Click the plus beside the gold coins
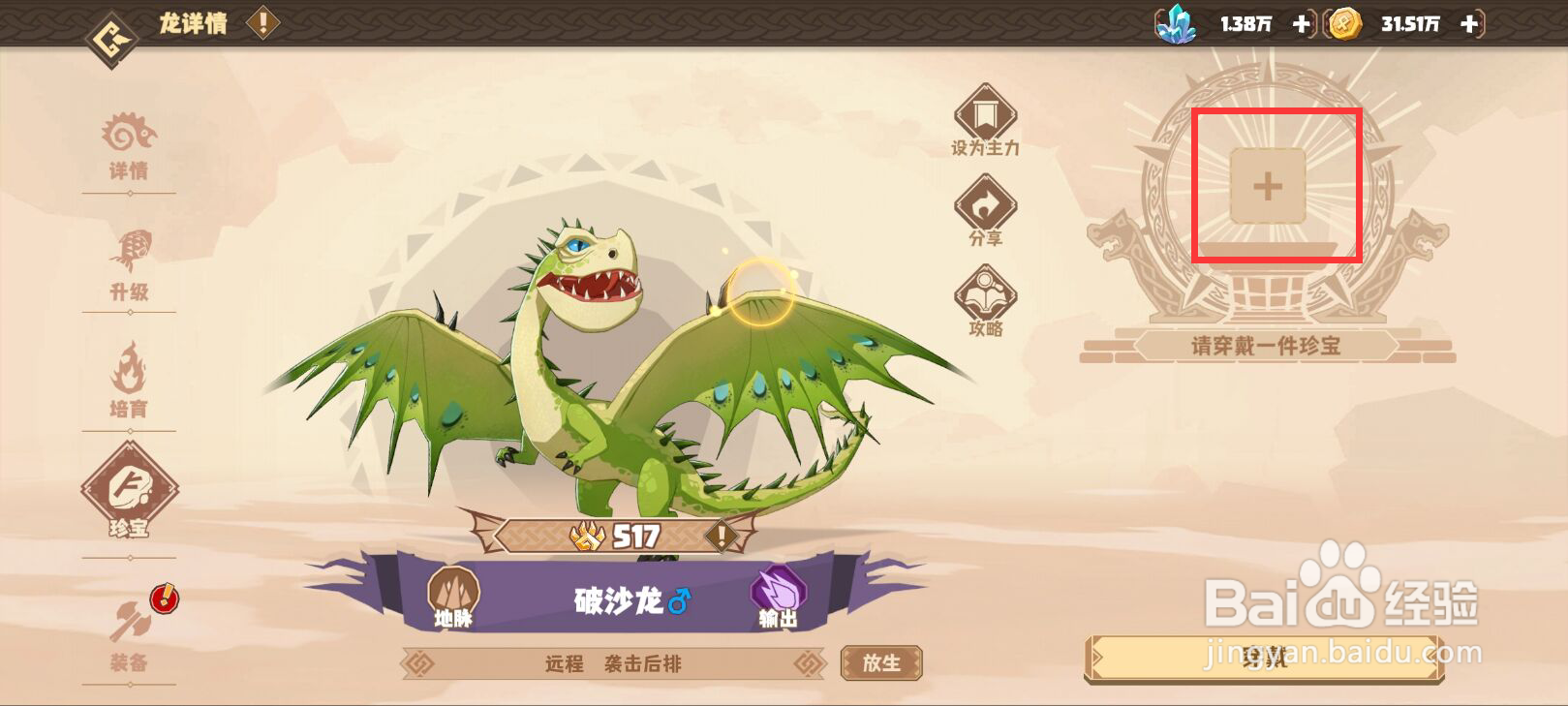Viewport: 1568px width, 706px height. (x=1467, y=24)
